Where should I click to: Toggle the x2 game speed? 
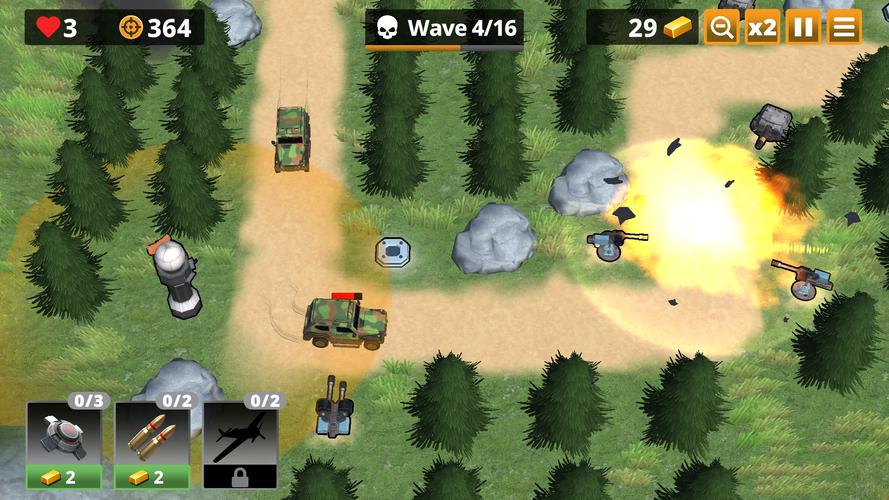762,28
